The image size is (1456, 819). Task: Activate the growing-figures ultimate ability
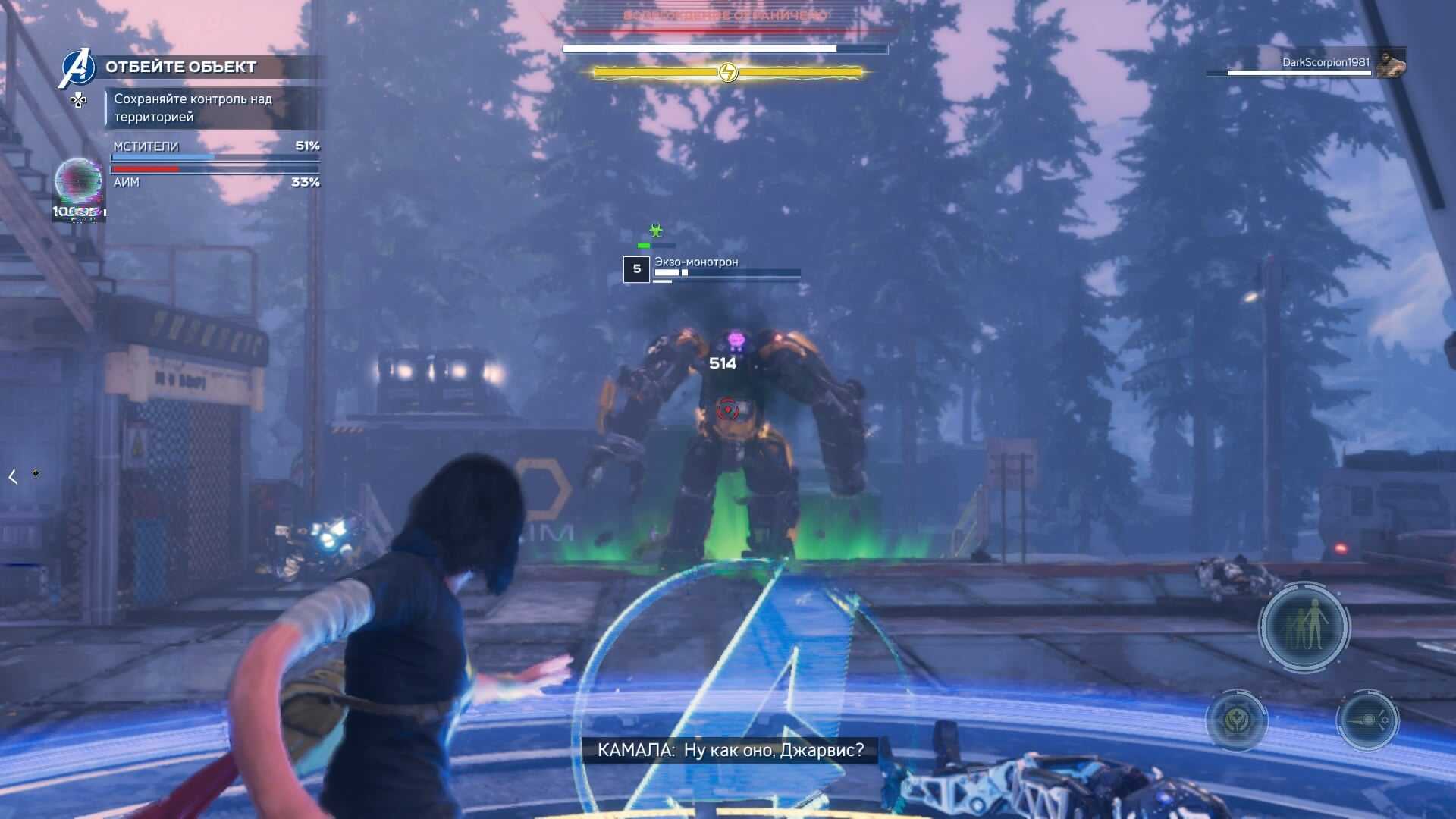click(1304, 626)
